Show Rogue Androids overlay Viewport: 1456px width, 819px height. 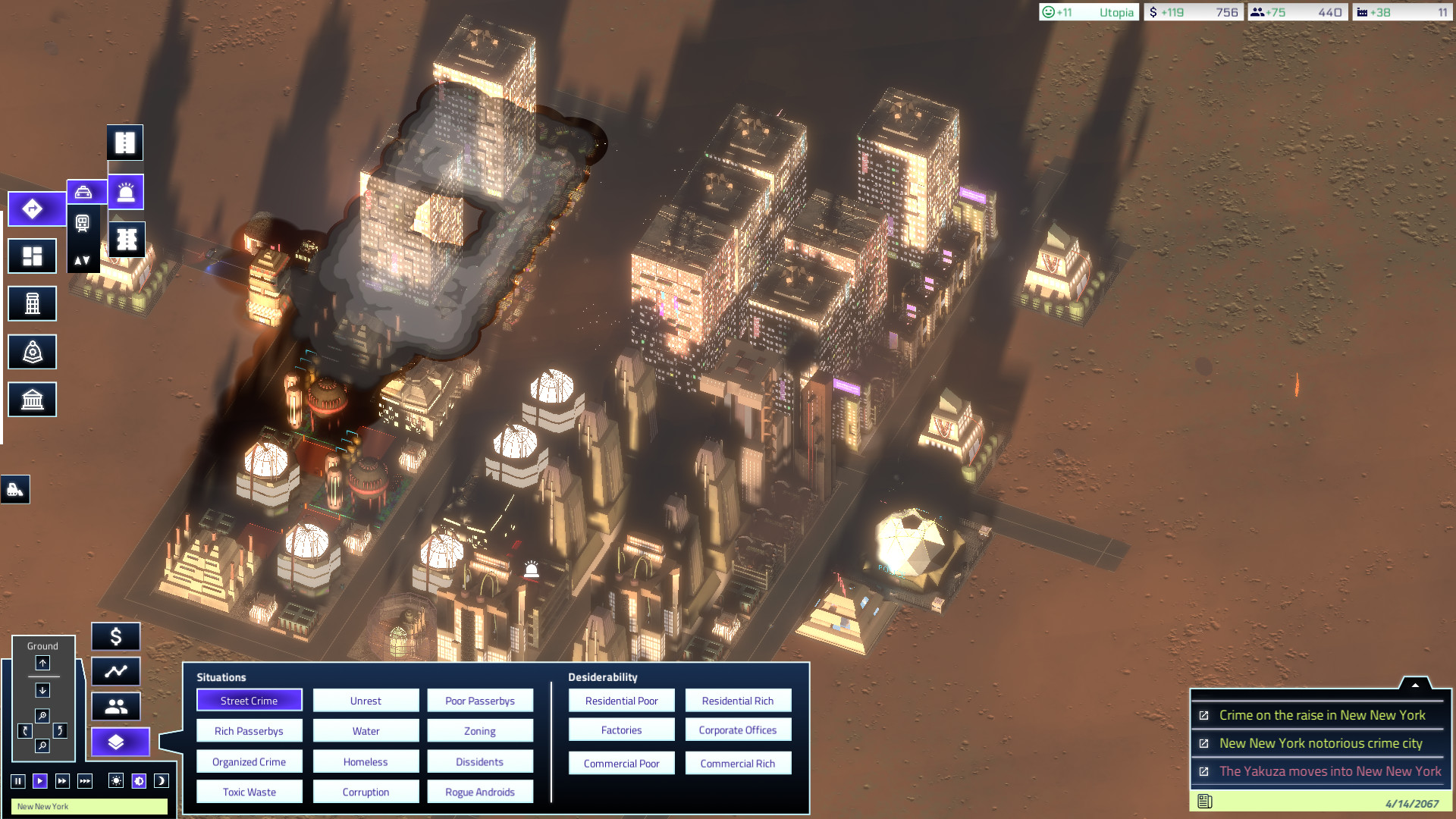coord(479,792)
